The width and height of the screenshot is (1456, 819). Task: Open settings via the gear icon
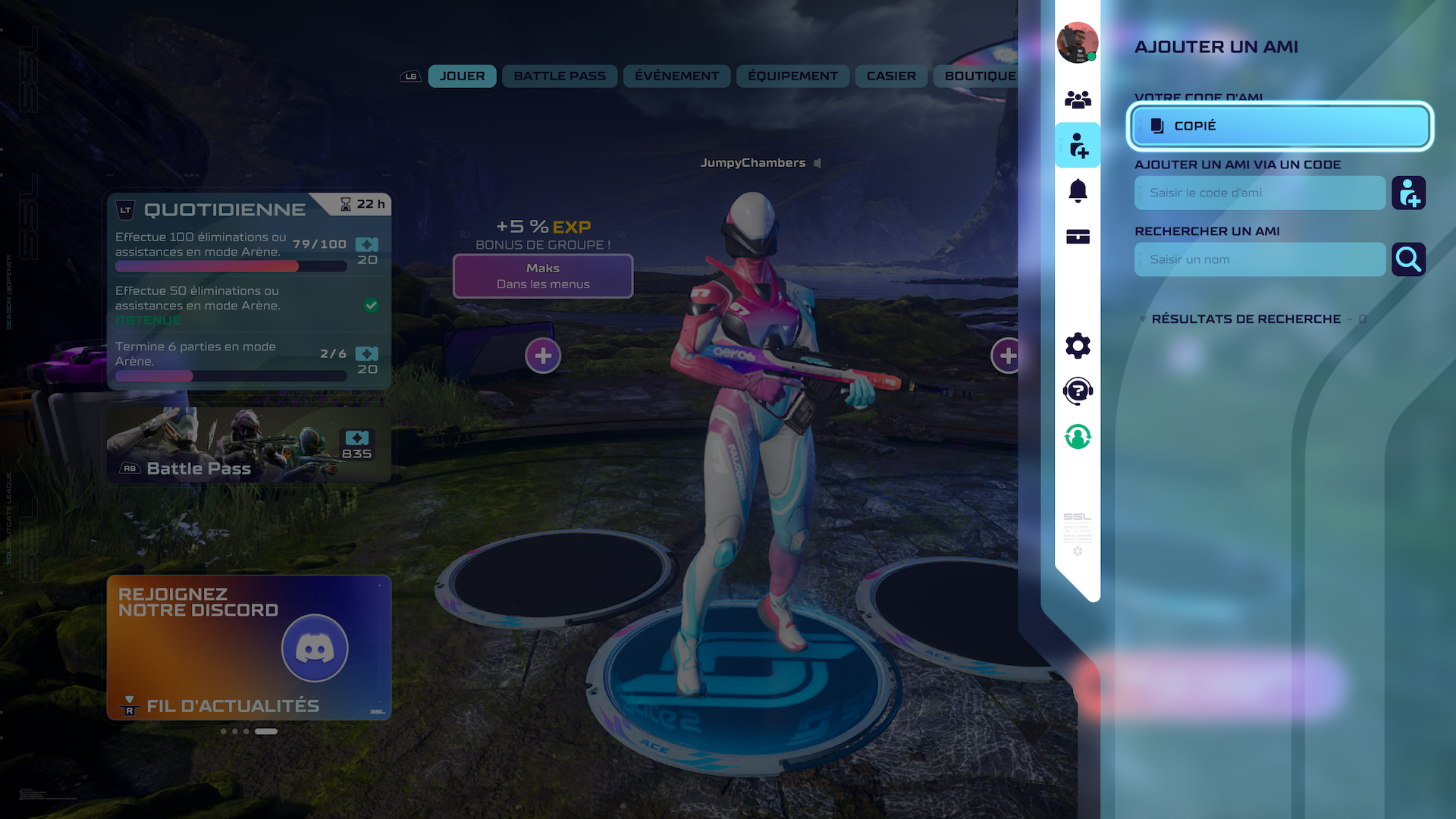pyautogui.click(x=1078, y=346)
